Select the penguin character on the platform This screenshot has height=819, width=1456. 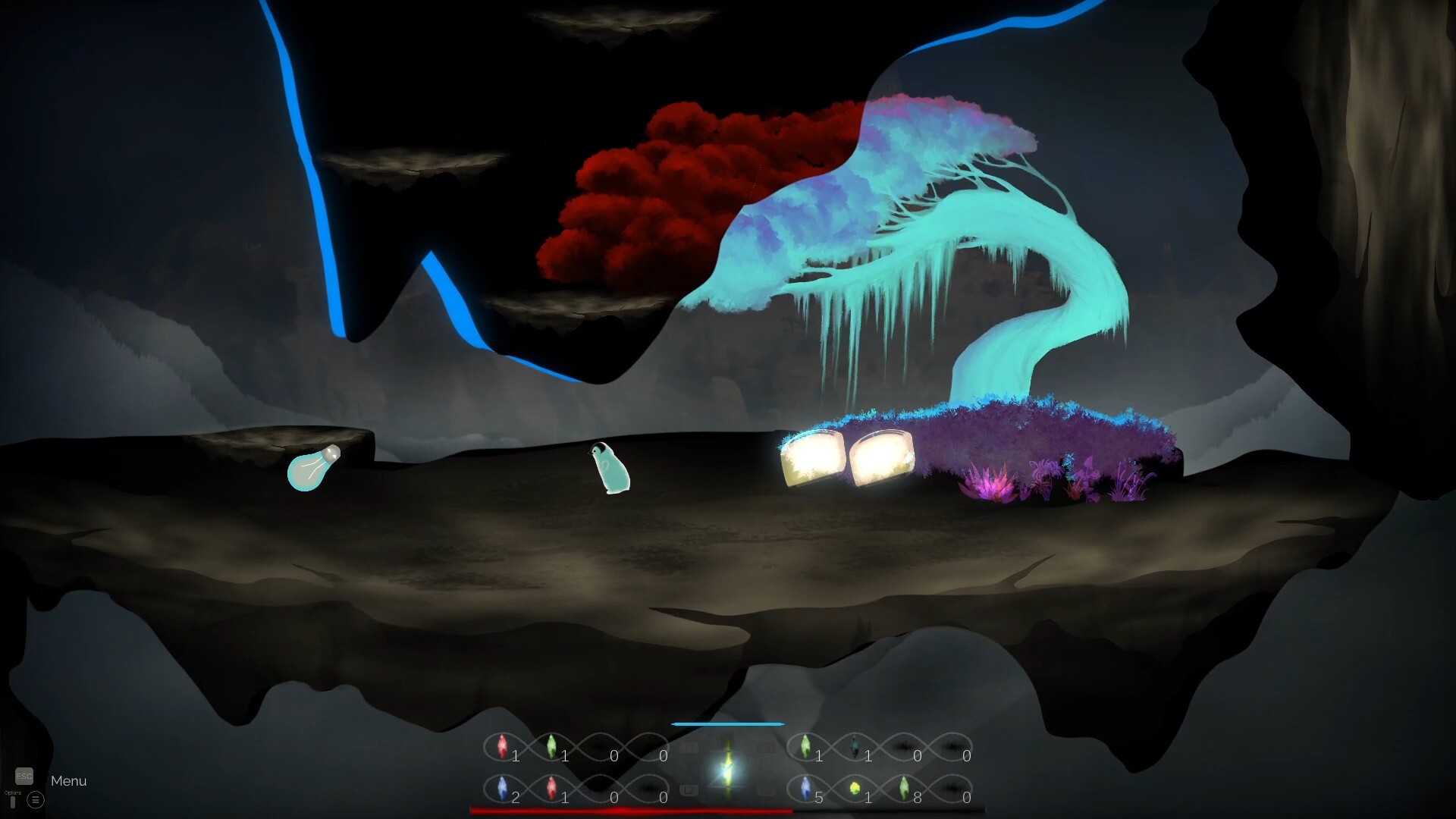coord(610,466)
